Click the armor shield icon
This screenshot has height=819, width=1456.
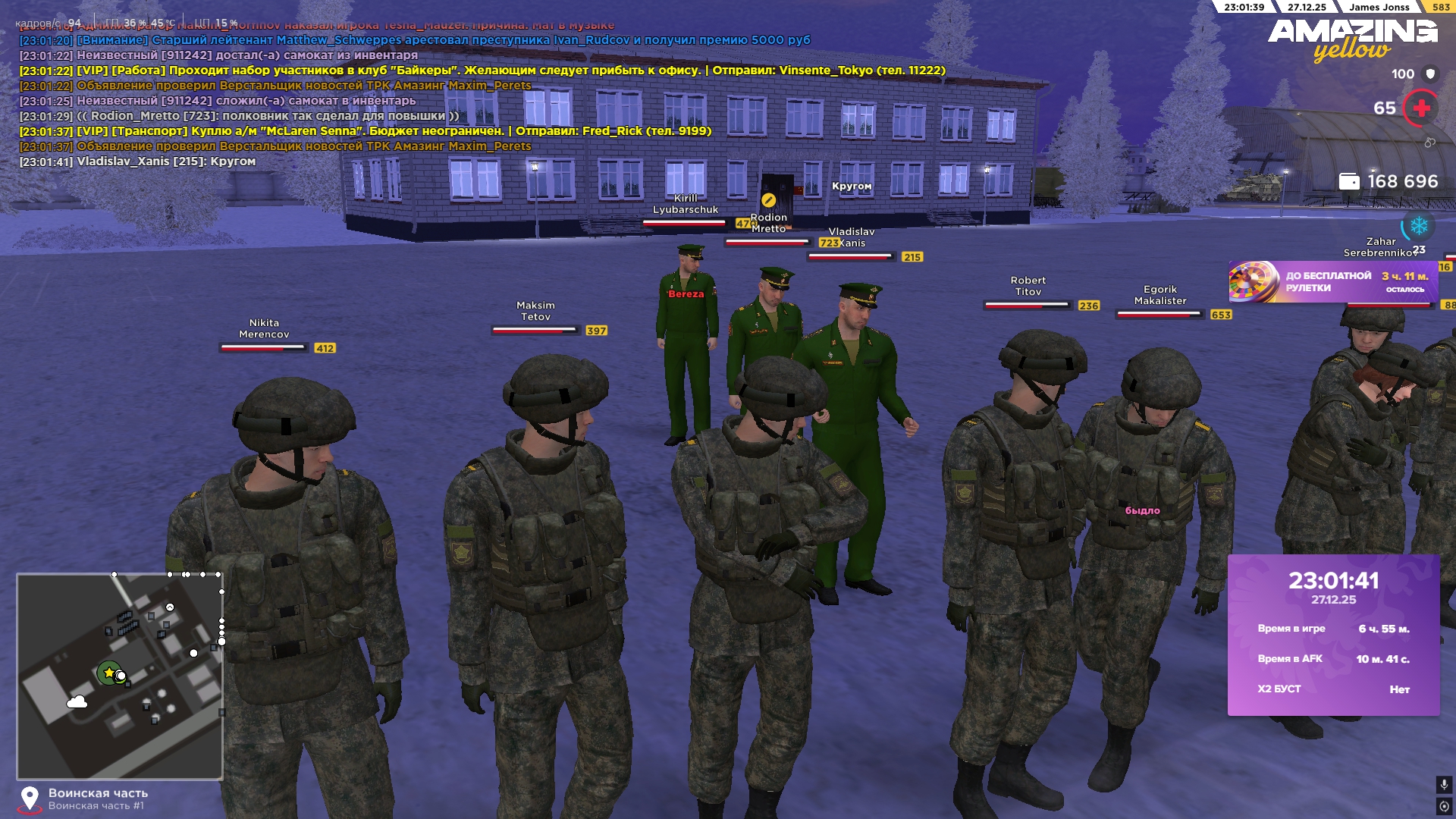(1430, 74)
